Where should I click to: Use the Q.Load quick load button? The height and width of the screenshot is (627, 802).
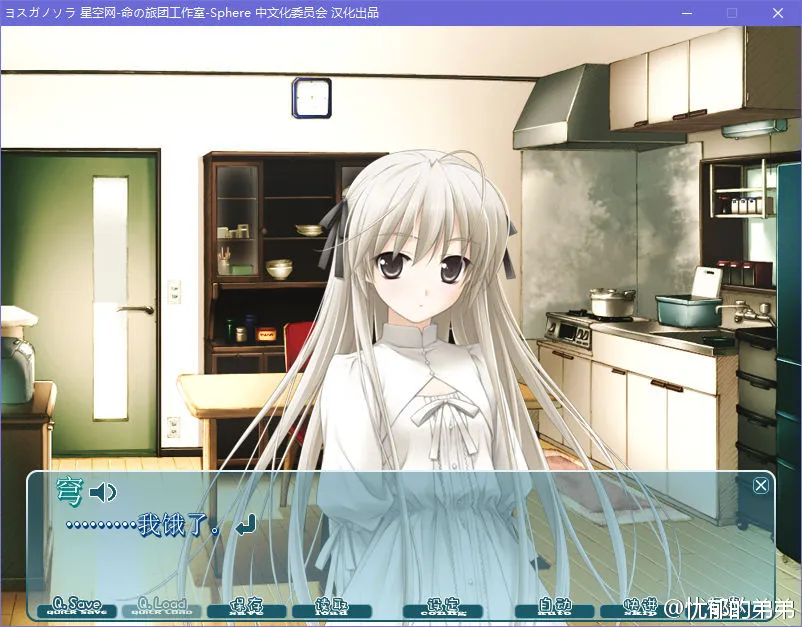161,607
